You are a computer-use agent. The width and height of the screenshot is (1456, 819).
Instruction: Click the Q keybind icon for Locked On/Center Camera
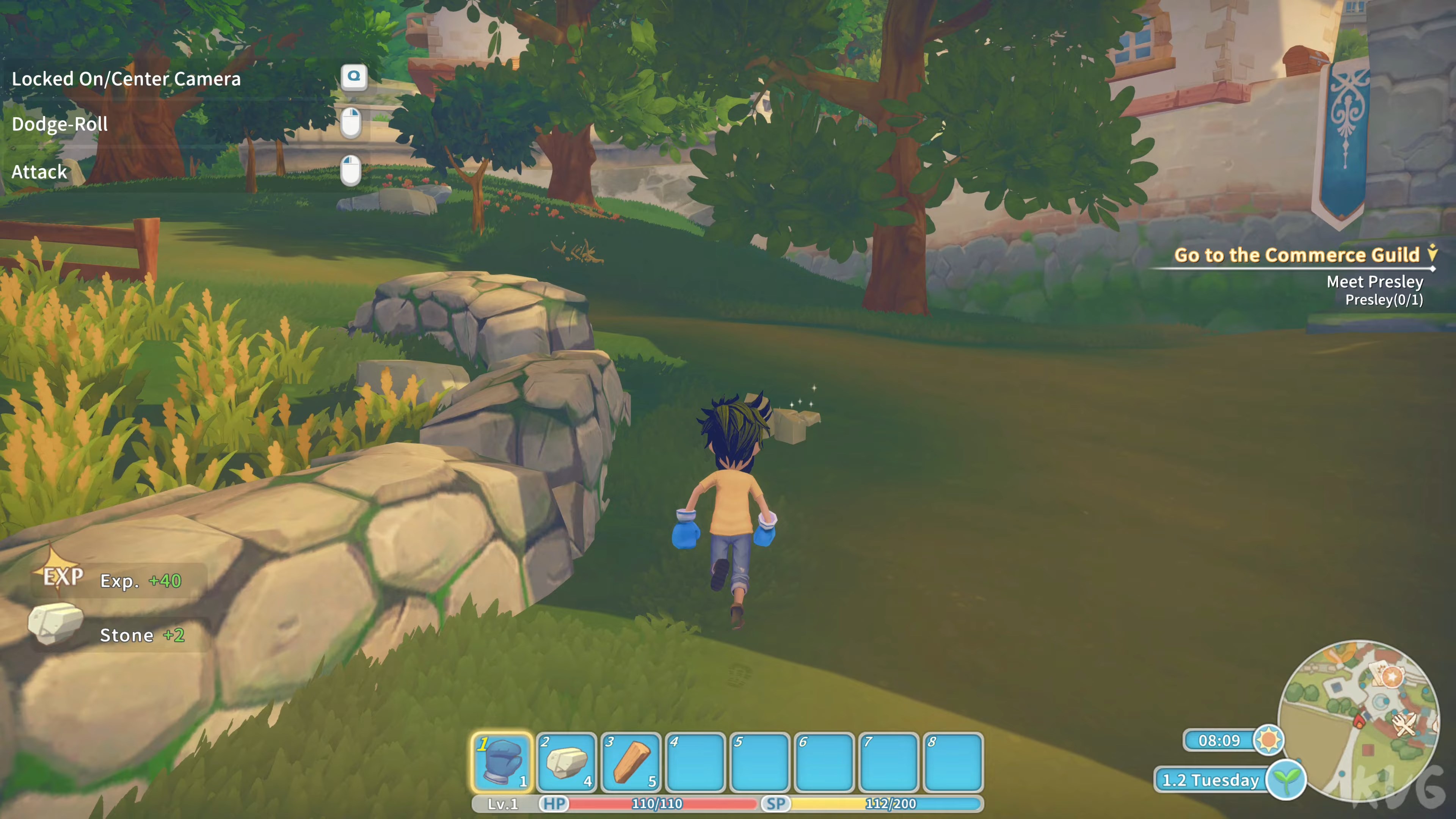[x=355, y=77]
